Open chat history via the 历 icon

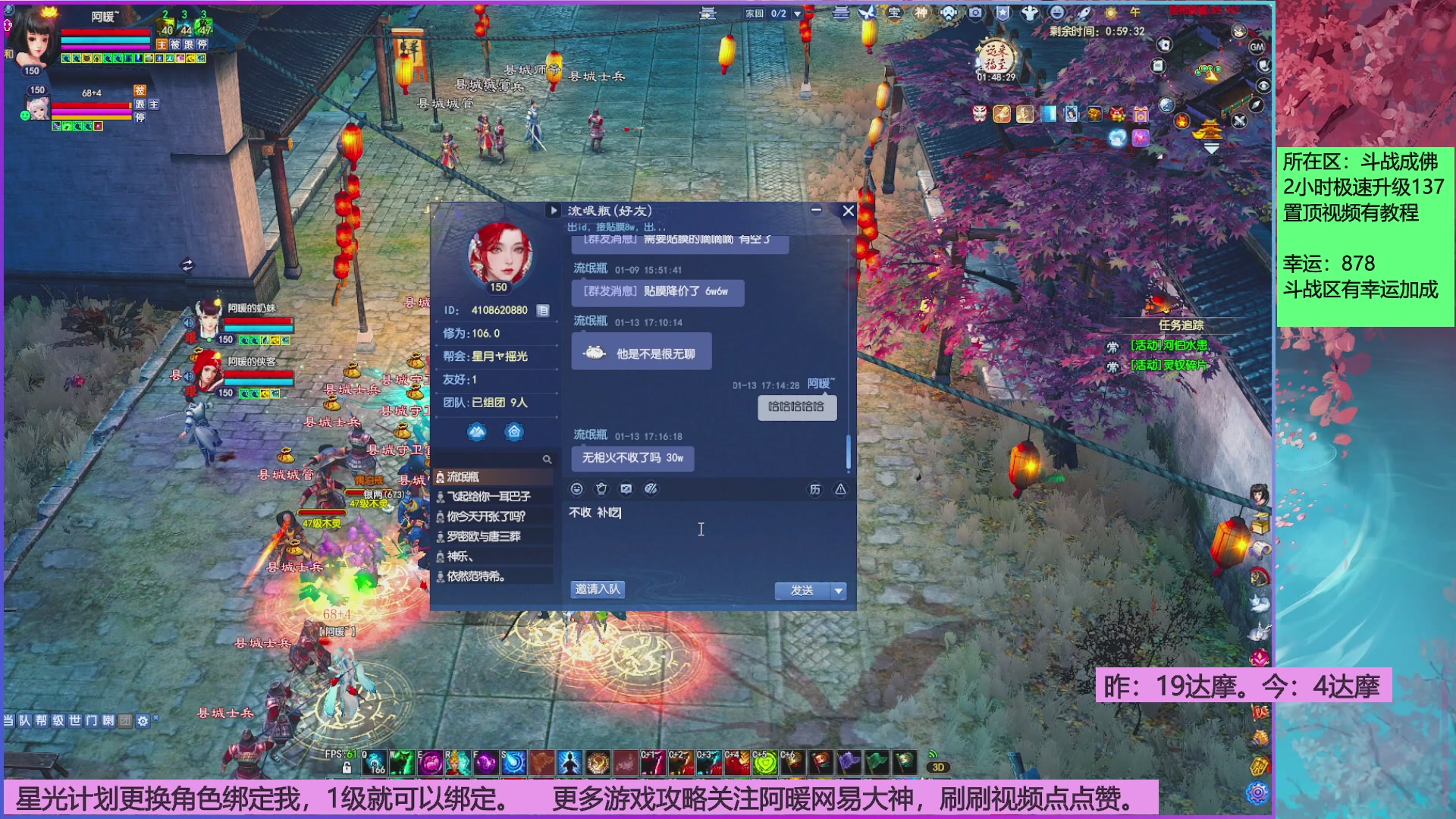815,489
